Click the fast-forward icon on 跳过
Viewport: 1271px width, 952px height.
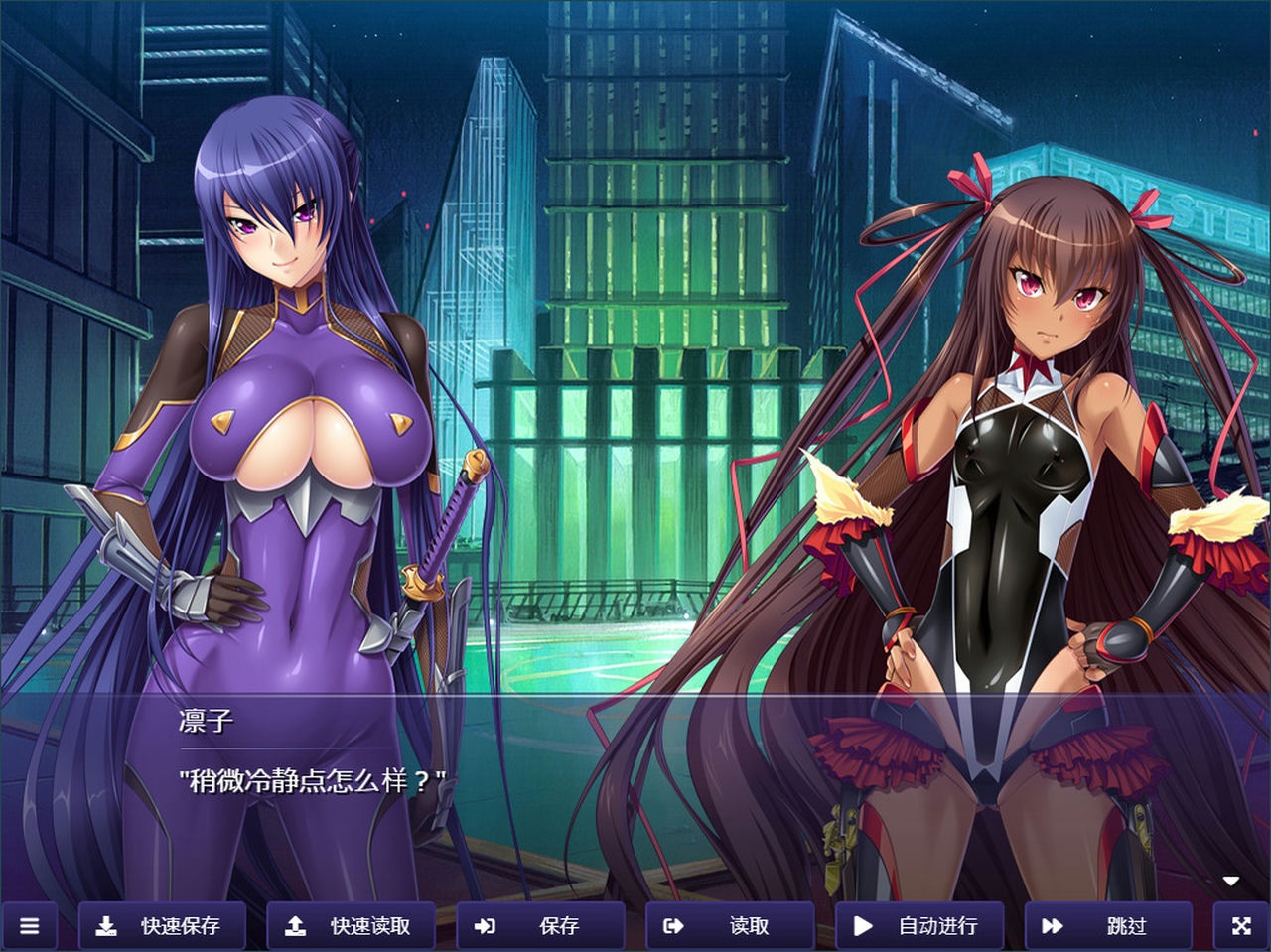point(1053,924)
